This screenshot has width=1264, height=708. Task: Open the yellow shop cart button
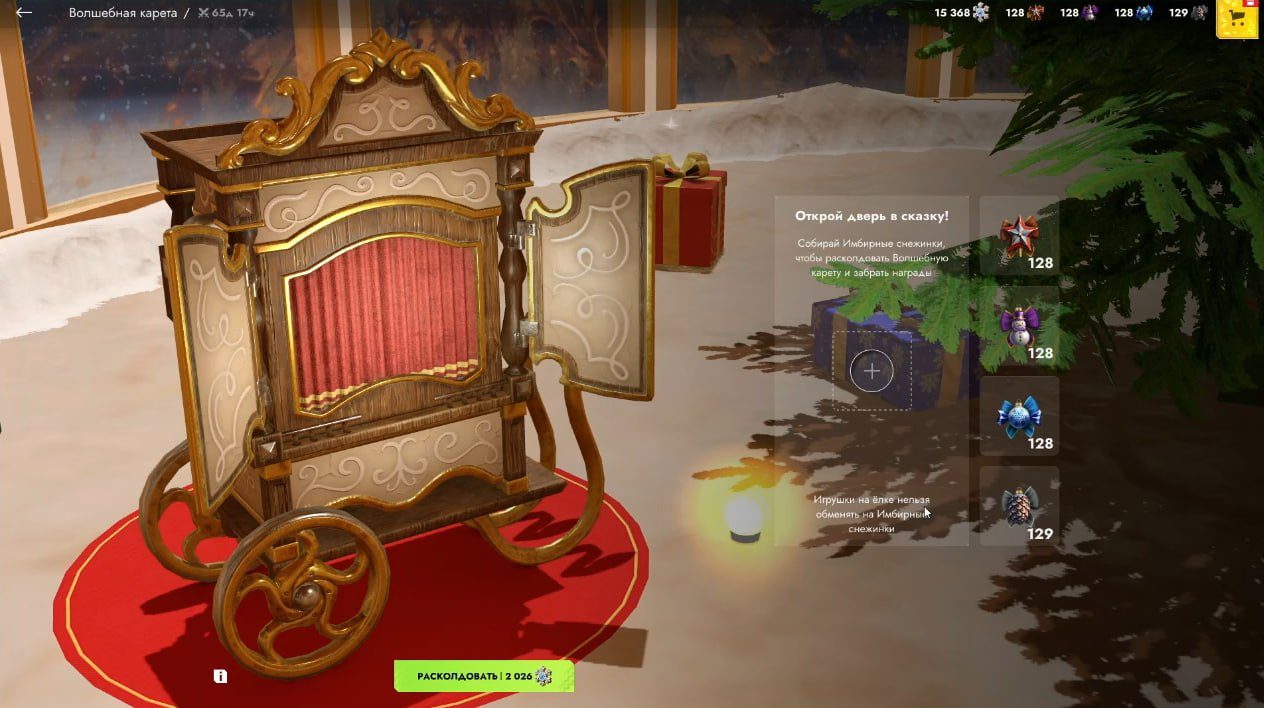point(1237,18)
